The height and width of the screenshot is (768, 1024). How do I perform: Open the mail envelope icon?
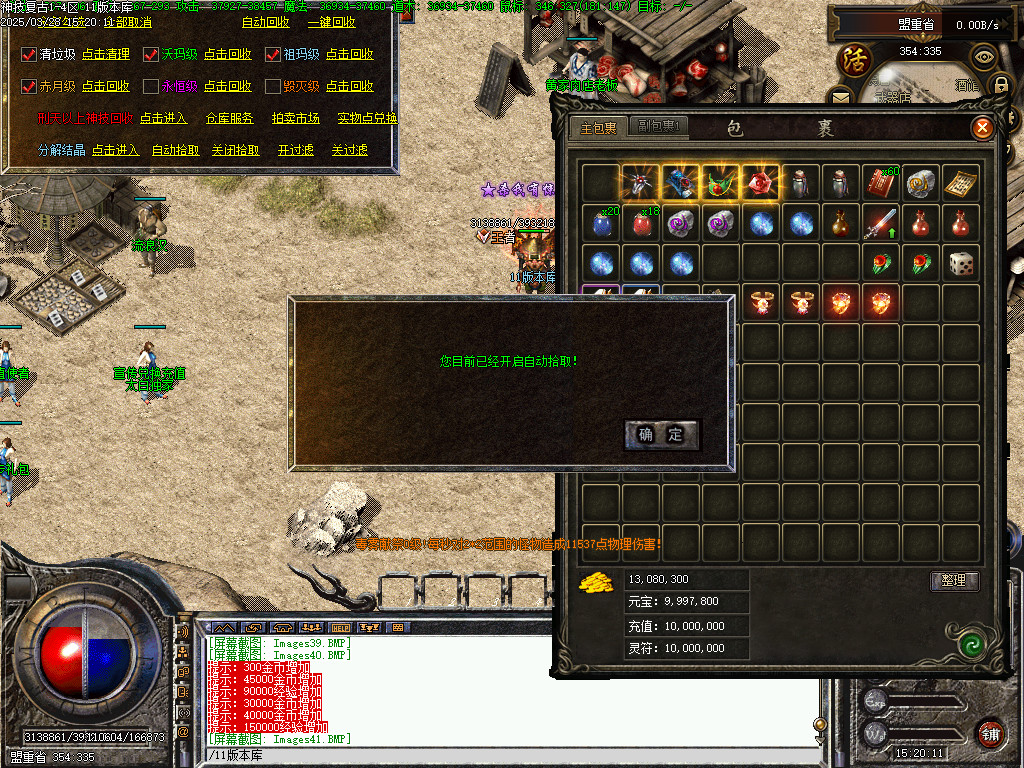841,96
